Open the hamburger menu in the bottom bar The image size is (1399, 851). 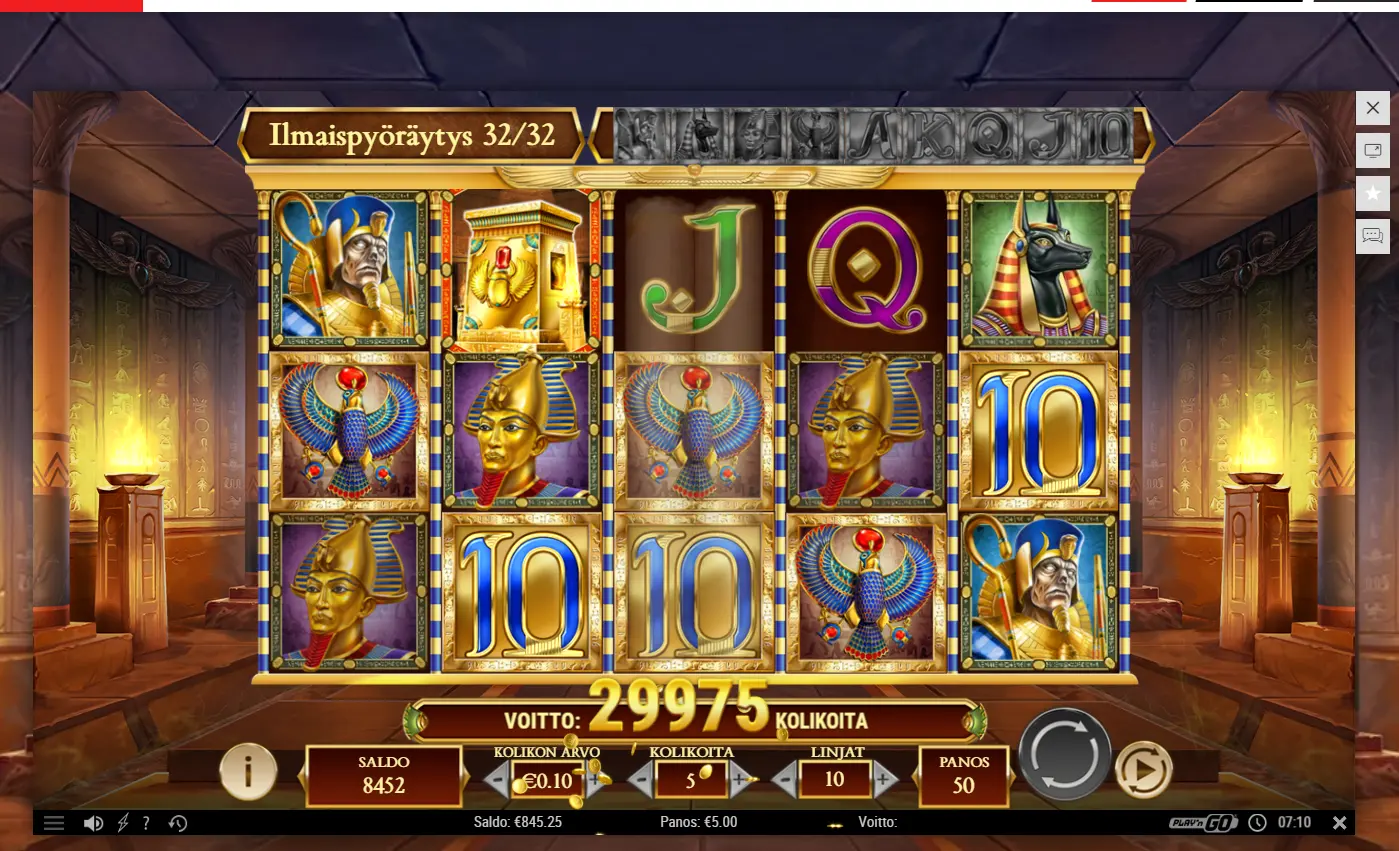54,823
